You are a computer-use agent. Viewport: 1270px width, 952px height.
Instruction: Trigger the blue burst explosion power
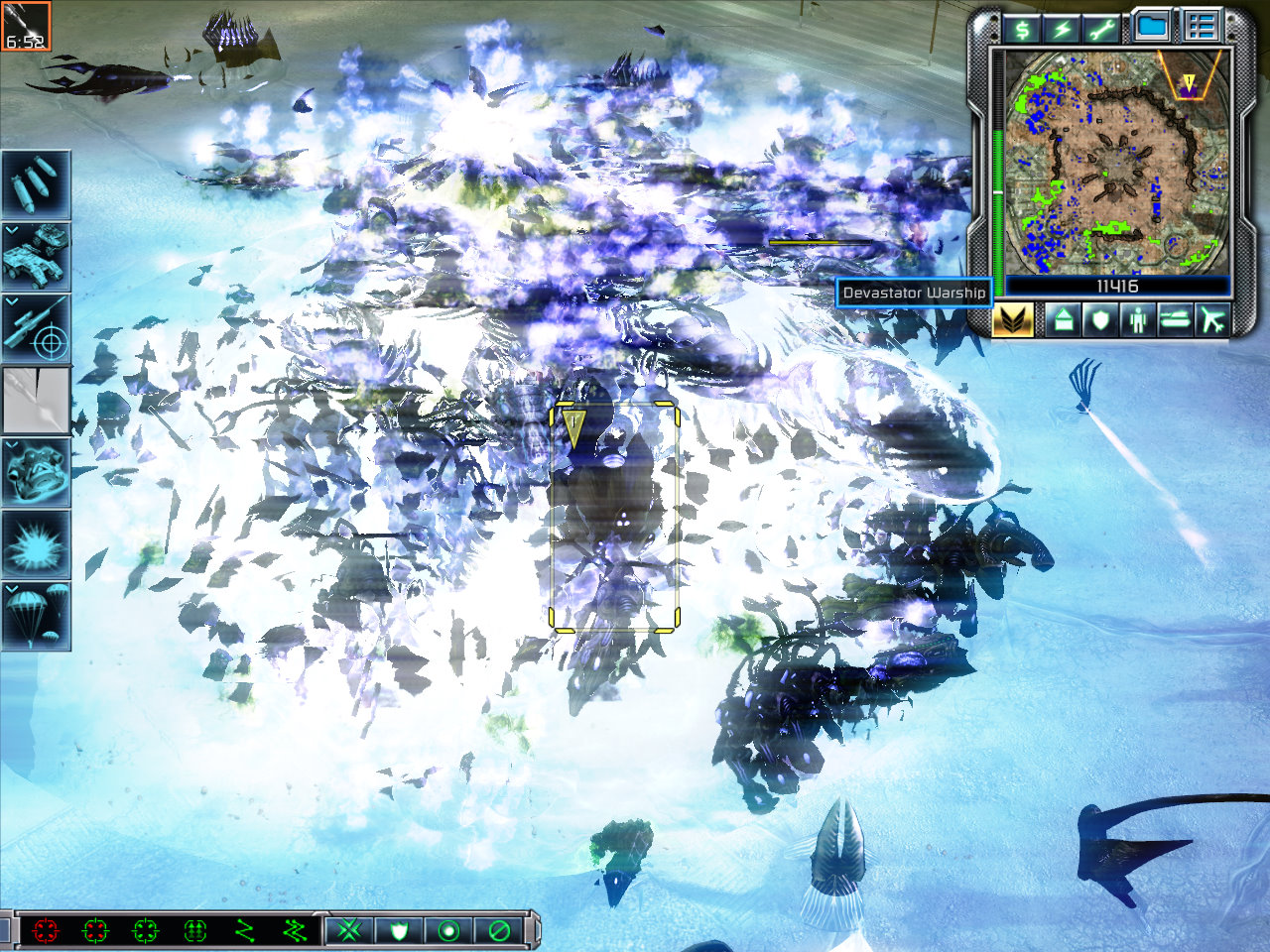click(x=37, y=545)
